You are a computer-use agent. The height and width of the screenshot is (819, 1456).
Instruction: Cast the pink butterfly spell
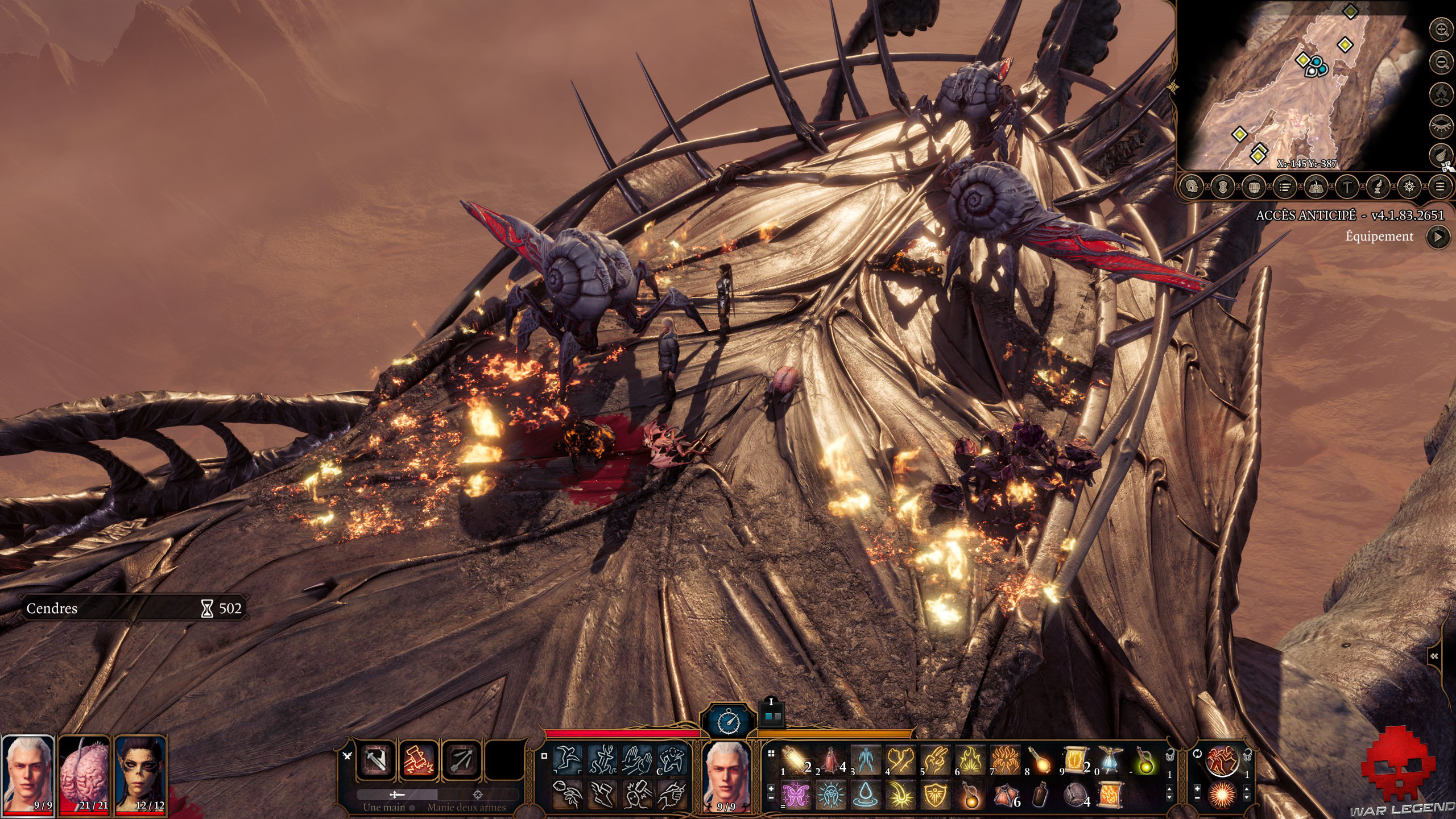click(796, 795)
